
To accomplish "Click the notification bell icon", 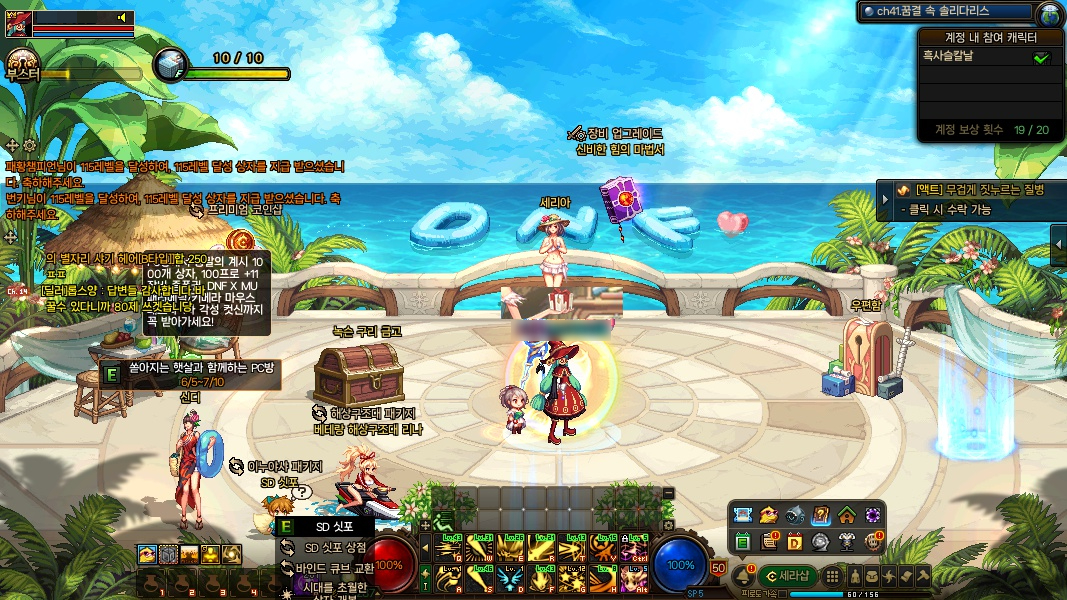I will 743,576.
